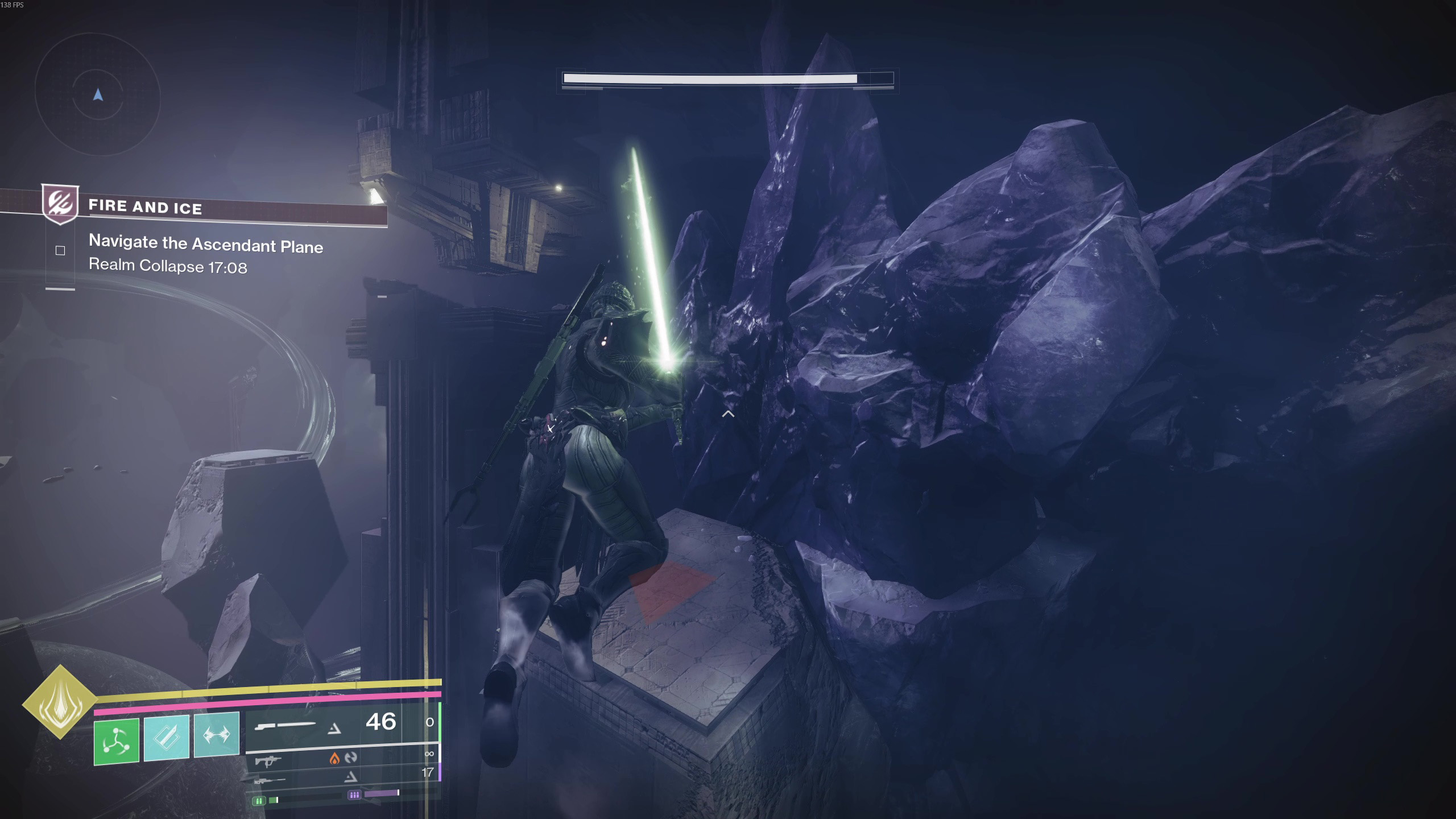Select the Navigate the Ascendant Plane objective
The height and width of the screenshot is (819, 1456).
tap(205, 245)
